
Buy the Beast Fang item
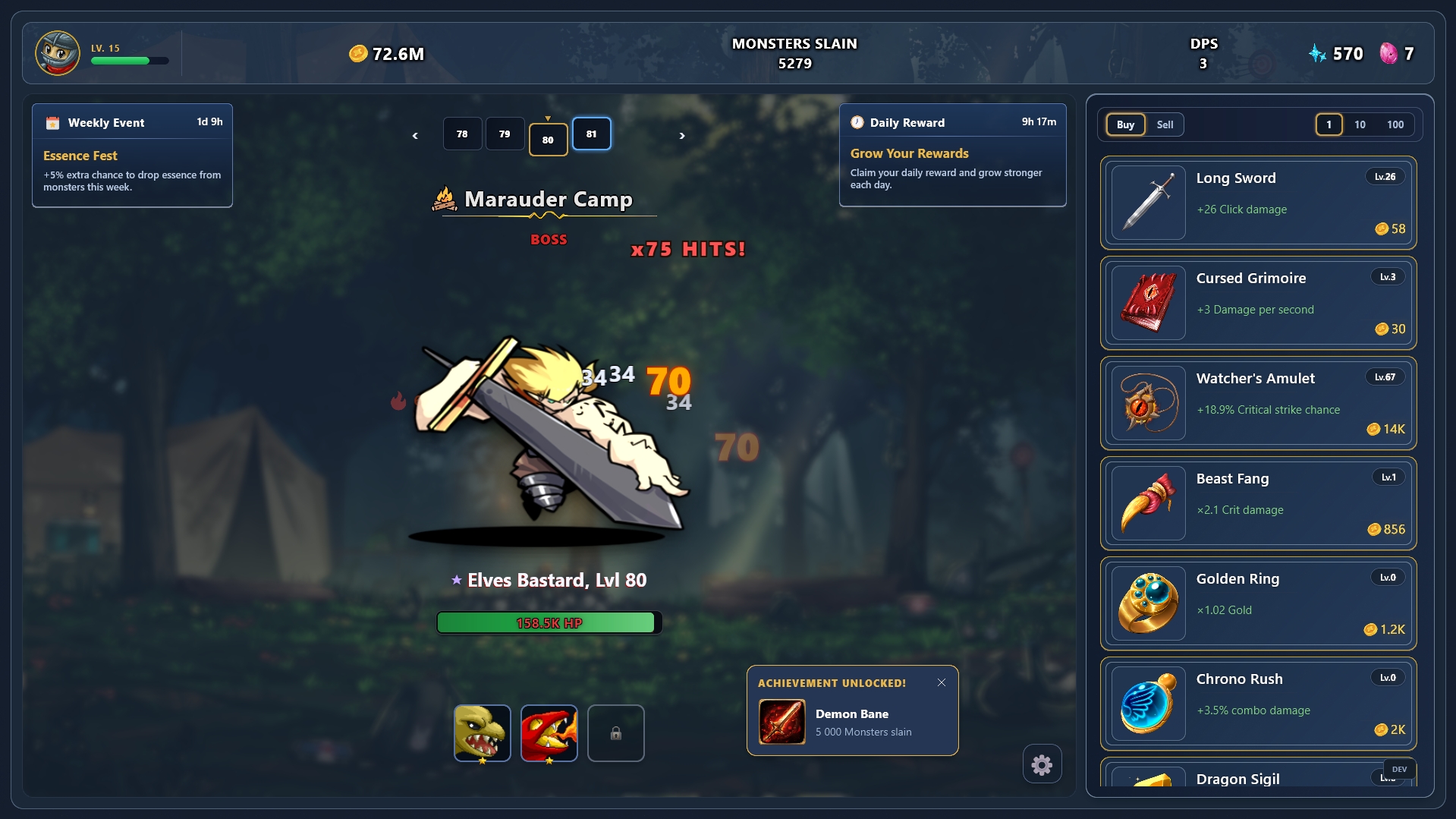pyautogui.click(x=1258, y=503)
